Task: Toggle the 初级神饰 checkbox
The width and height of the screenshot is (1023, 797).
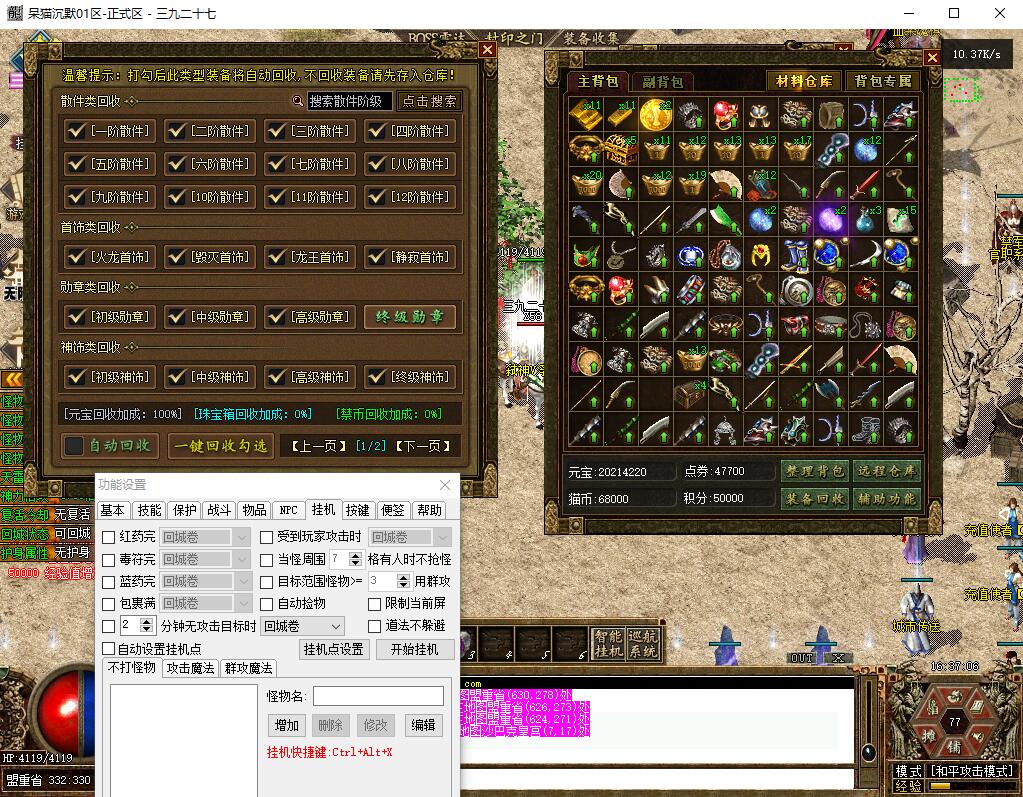Action: click(76, 377)
